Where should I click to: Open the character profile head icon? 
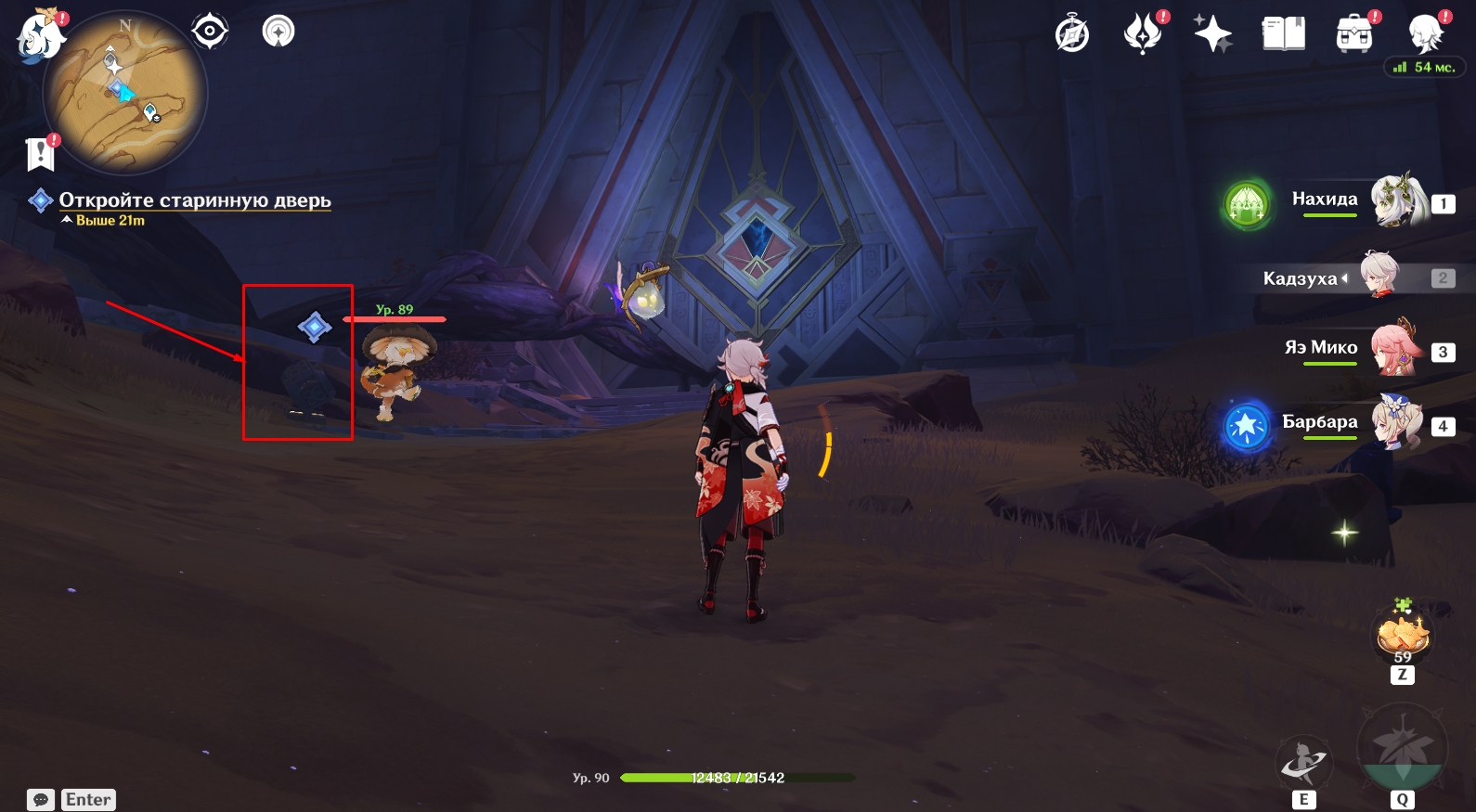click(x=1425, y=34)
